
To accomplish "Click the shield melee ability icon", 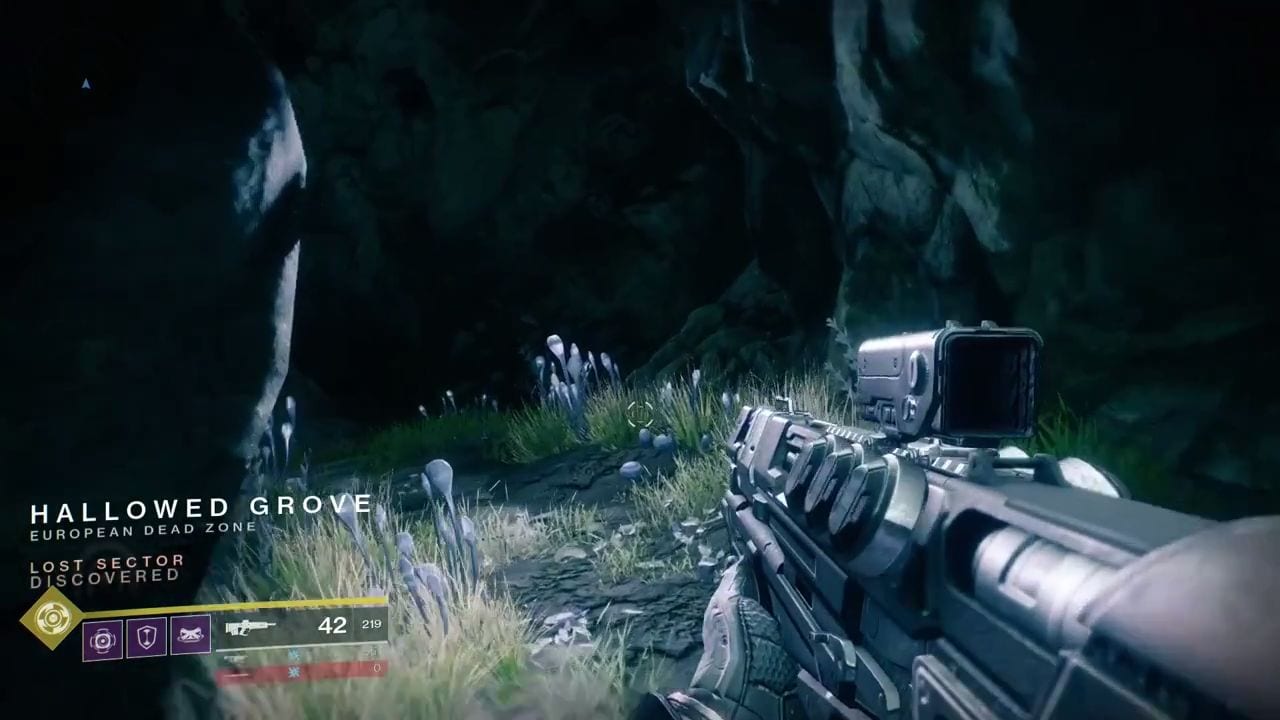I will 146,637.
